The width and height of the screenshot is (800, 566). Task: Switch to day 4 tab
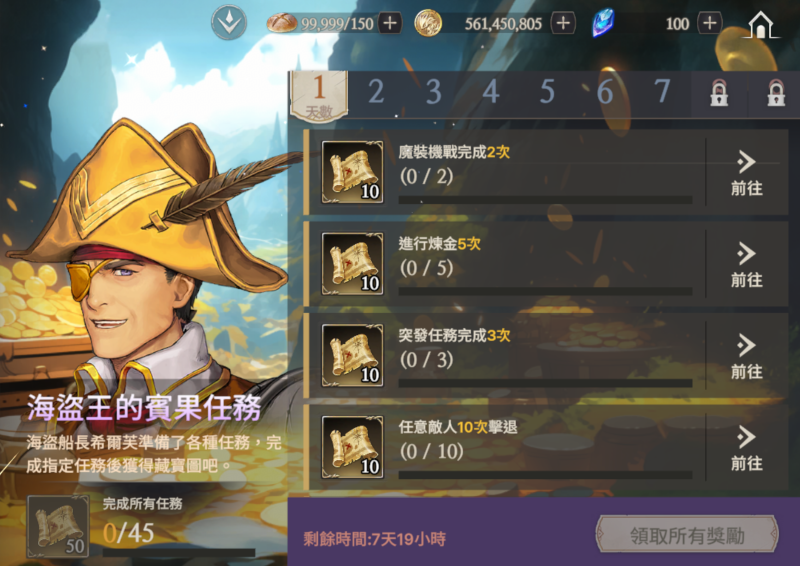coord(490,93)
